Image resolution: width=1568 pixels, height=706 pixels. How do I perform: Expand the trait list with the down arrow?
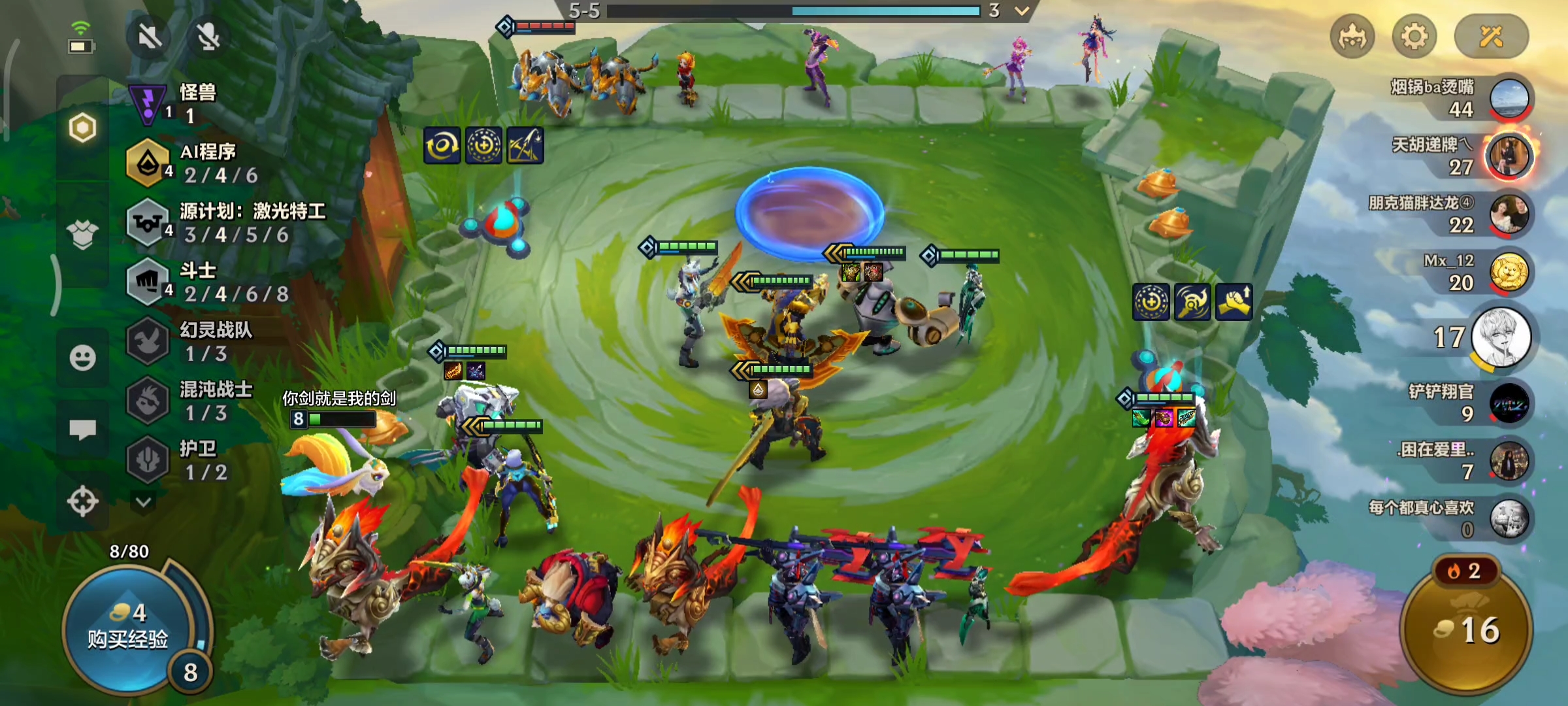(x=144, y=501)
